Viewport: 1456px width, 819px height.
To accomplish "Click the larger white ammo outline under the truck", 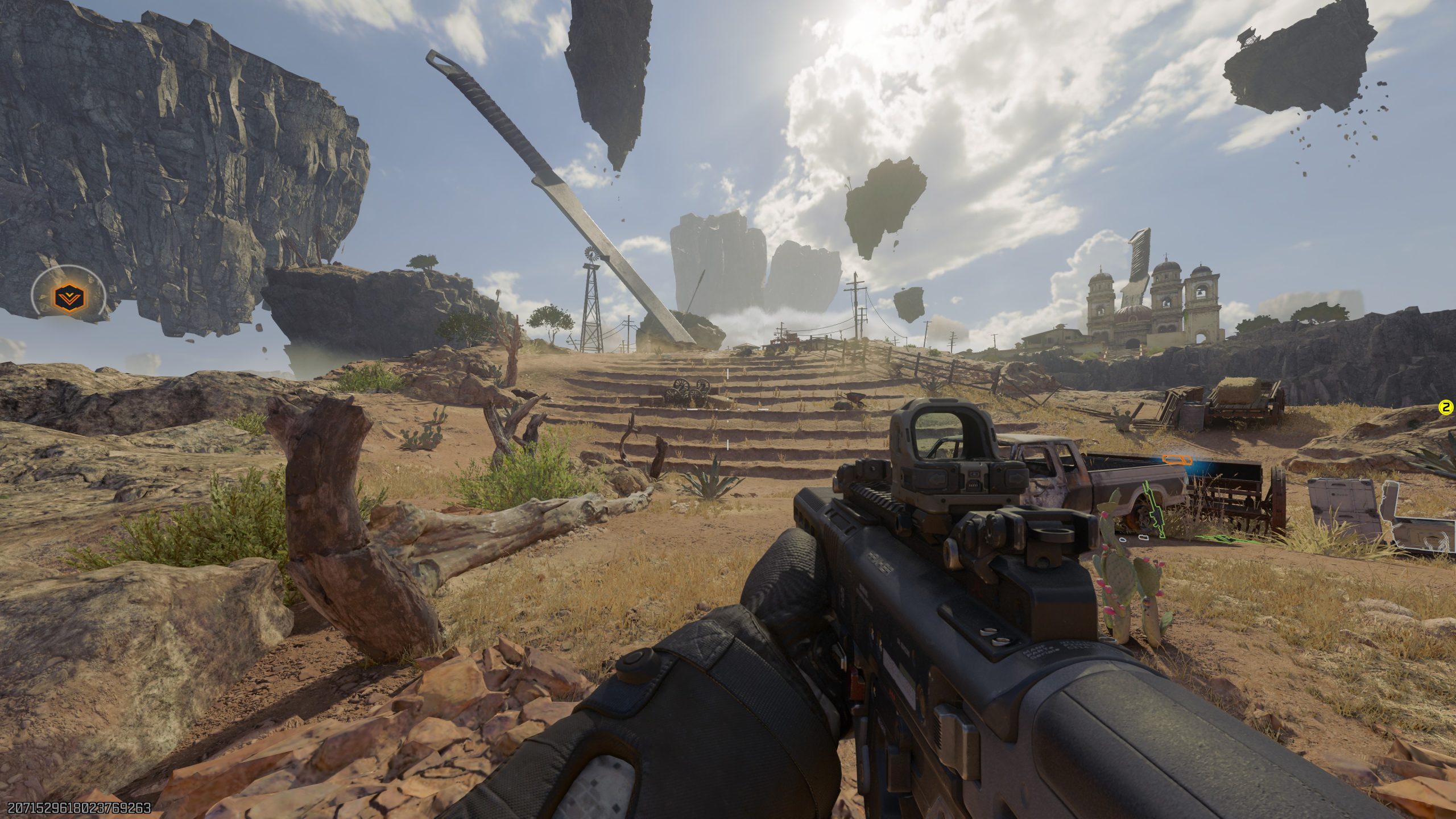I will coord(1147,539).
